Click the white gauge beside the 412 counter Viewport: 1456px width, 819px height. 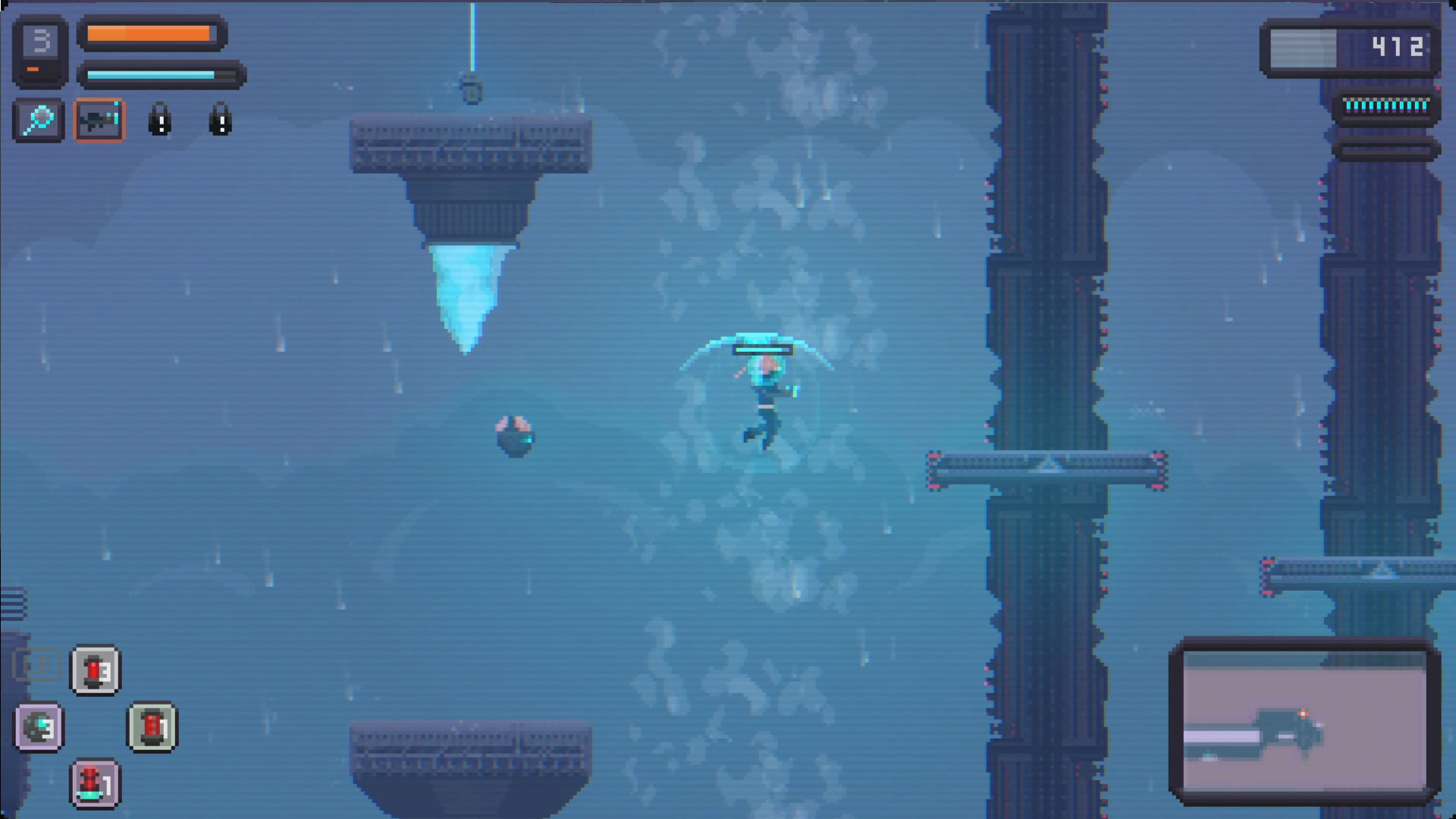pyautogui.click(x=1302, y=47)
